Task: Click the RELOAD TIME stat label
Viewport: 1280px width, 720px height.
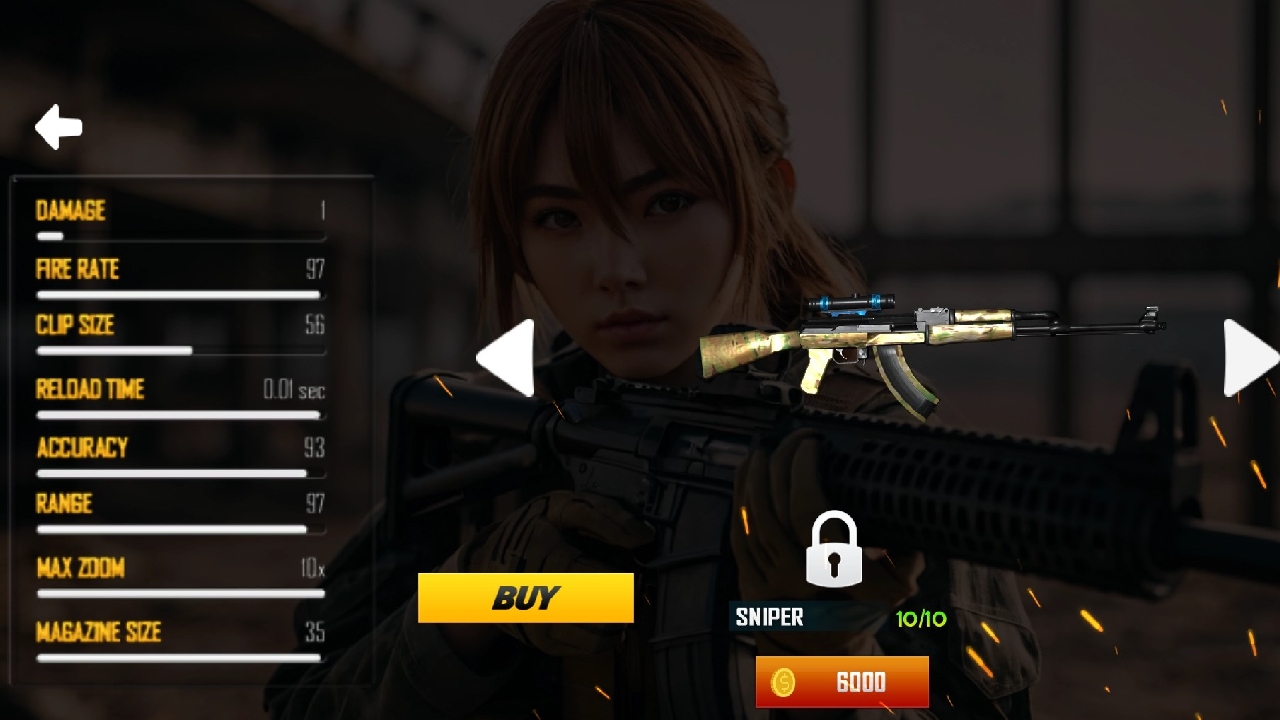Action: 89,390
